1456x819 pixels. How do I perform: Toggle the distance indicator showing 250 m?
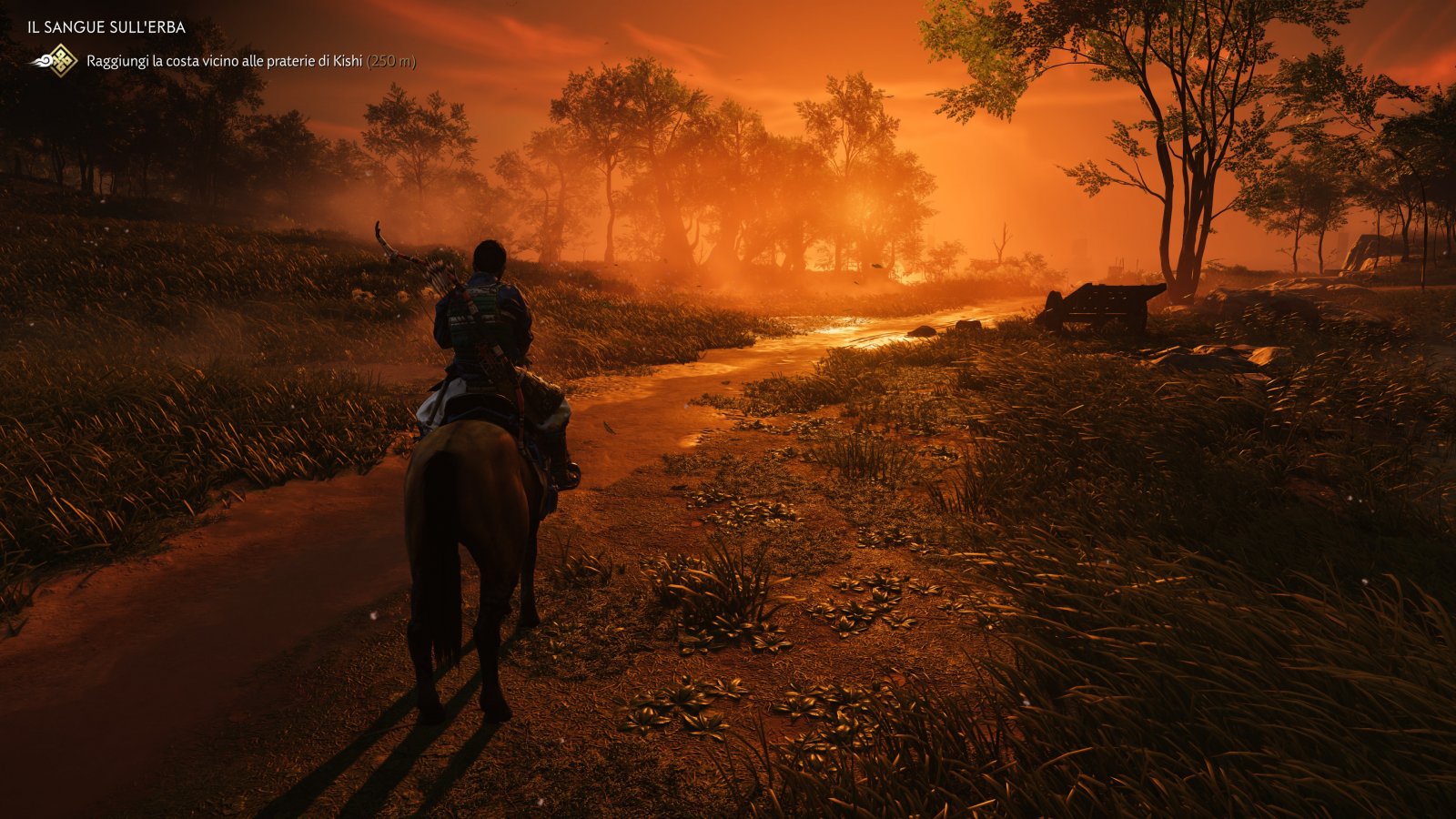pos(391,61)
